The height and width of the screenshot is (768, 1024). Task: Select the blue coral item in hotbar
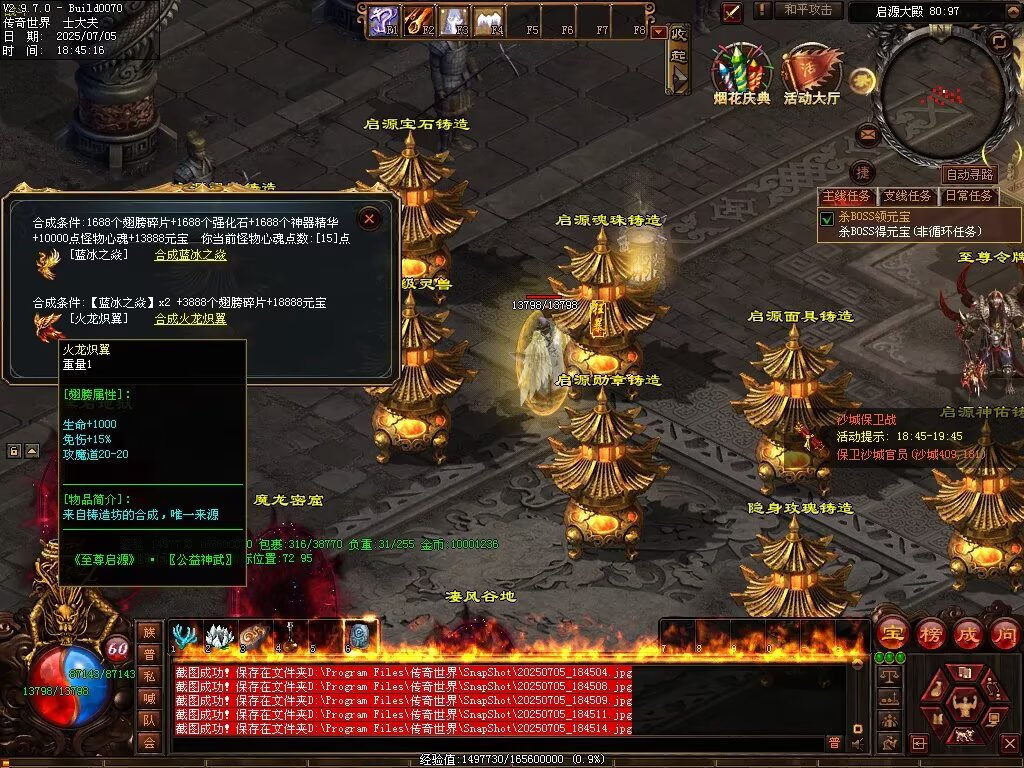184,636
